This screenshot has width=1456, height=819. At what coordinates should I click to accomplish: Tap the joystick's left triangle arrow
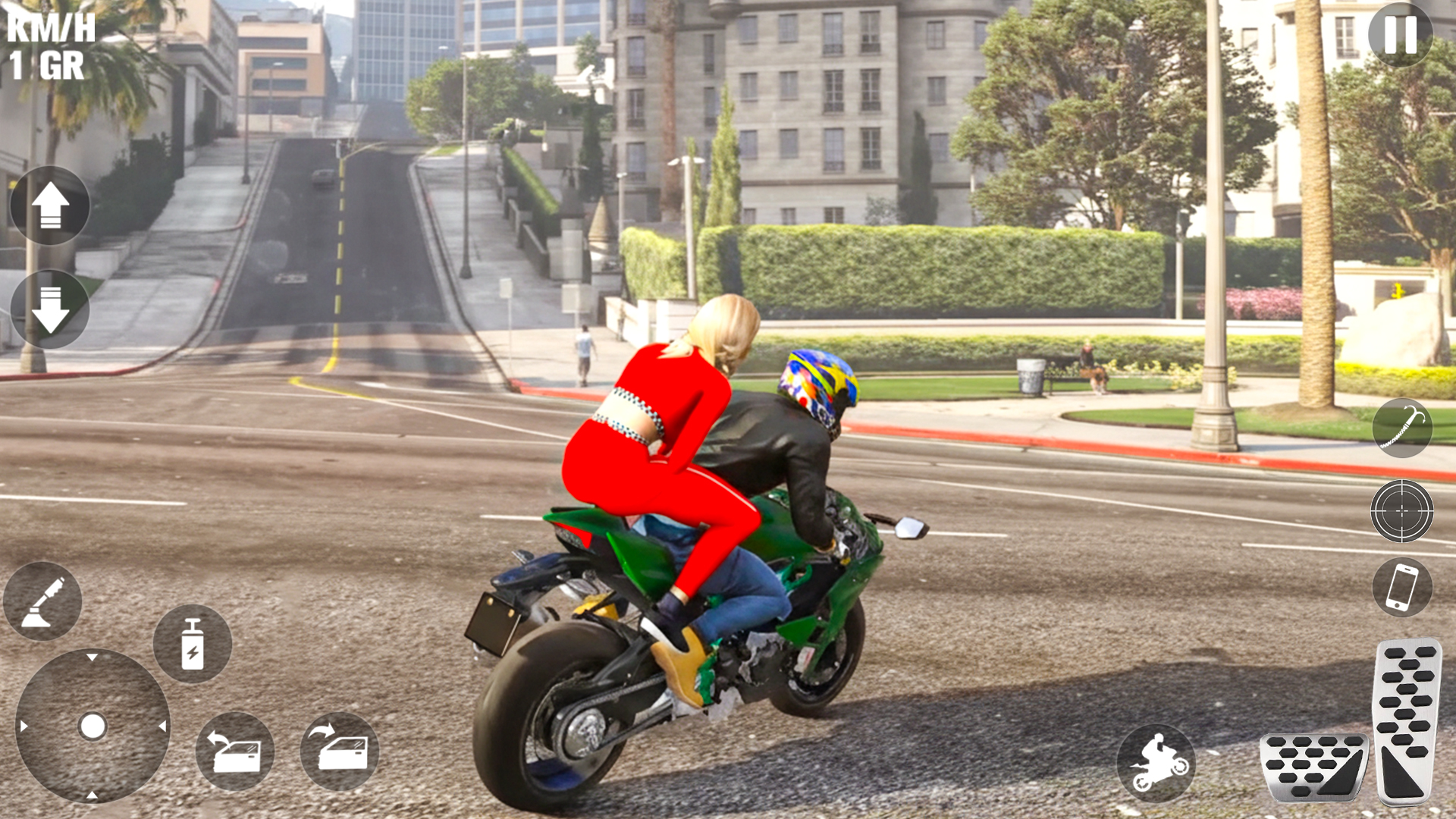(24, 726)
